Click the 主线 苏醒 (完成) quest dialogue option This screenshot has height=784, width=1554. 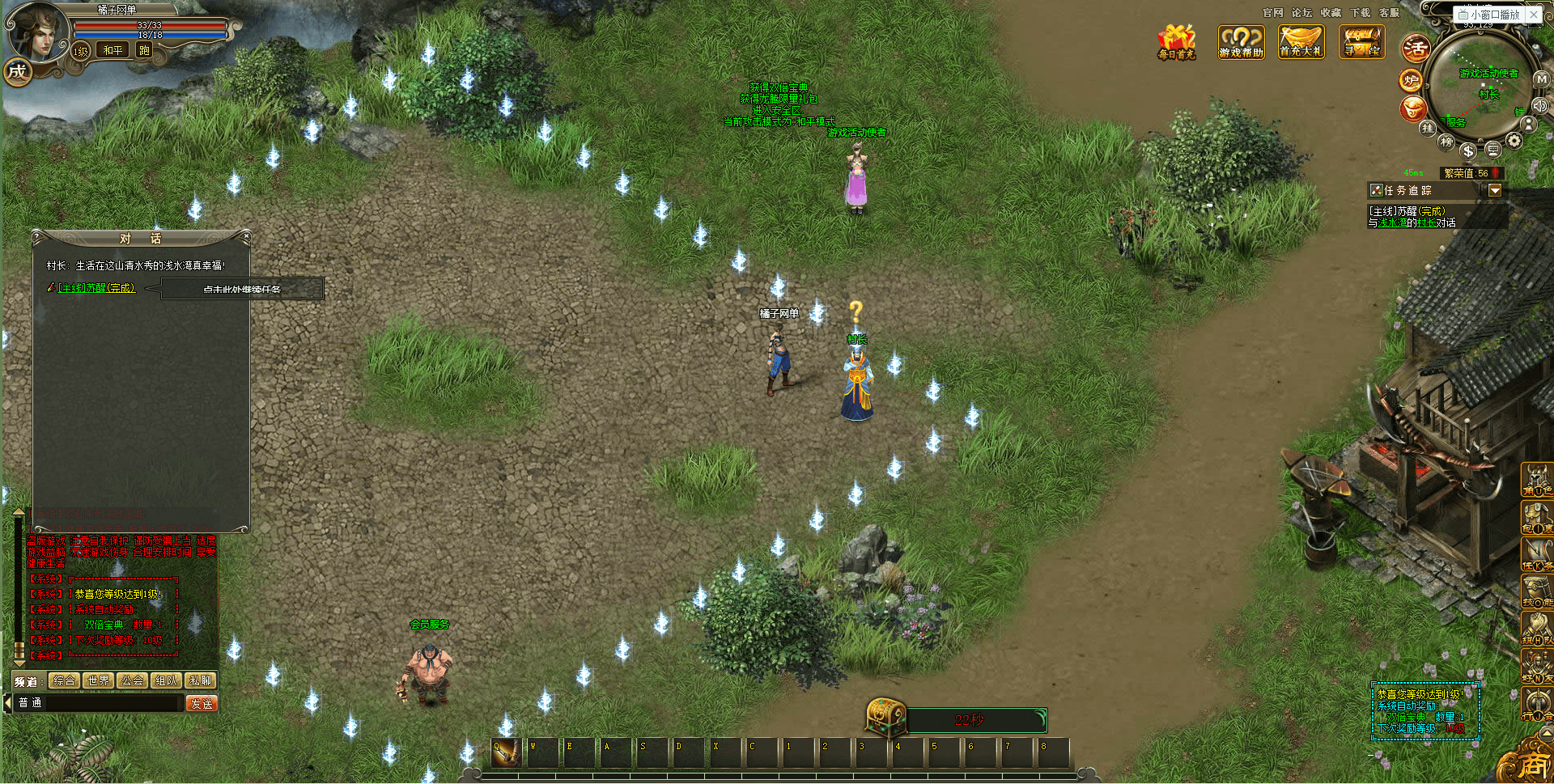[x=96, y=288]
